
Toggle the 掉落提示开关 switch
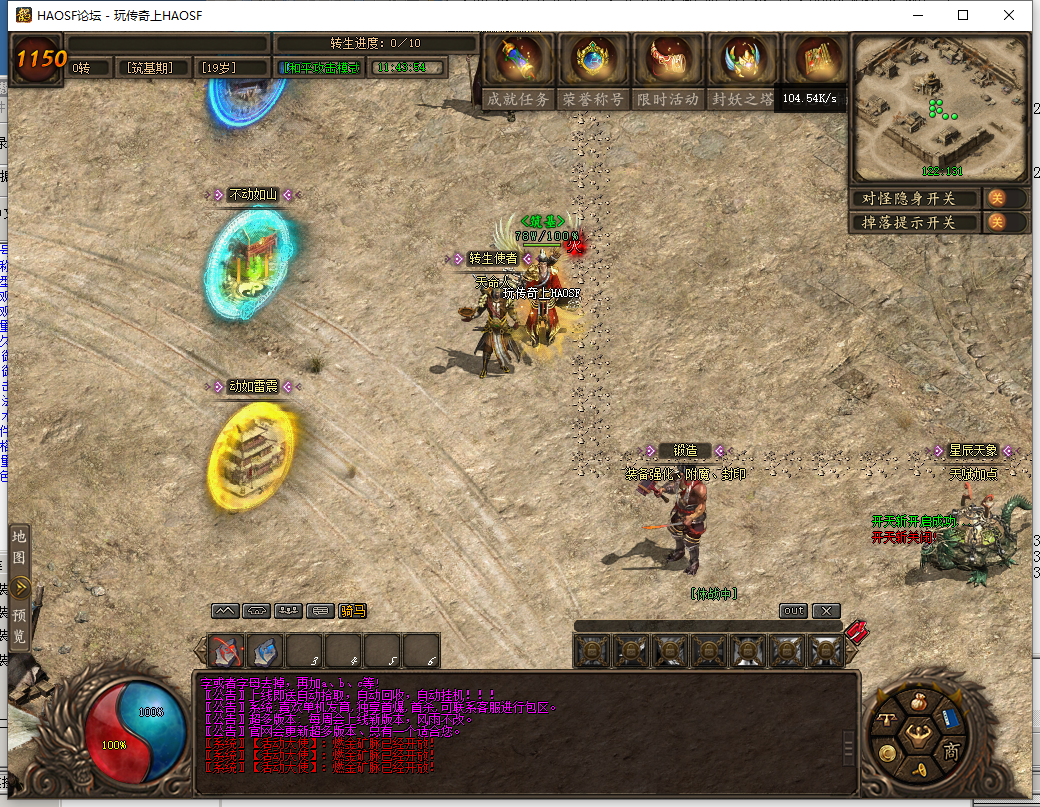[x=997, y=222]
